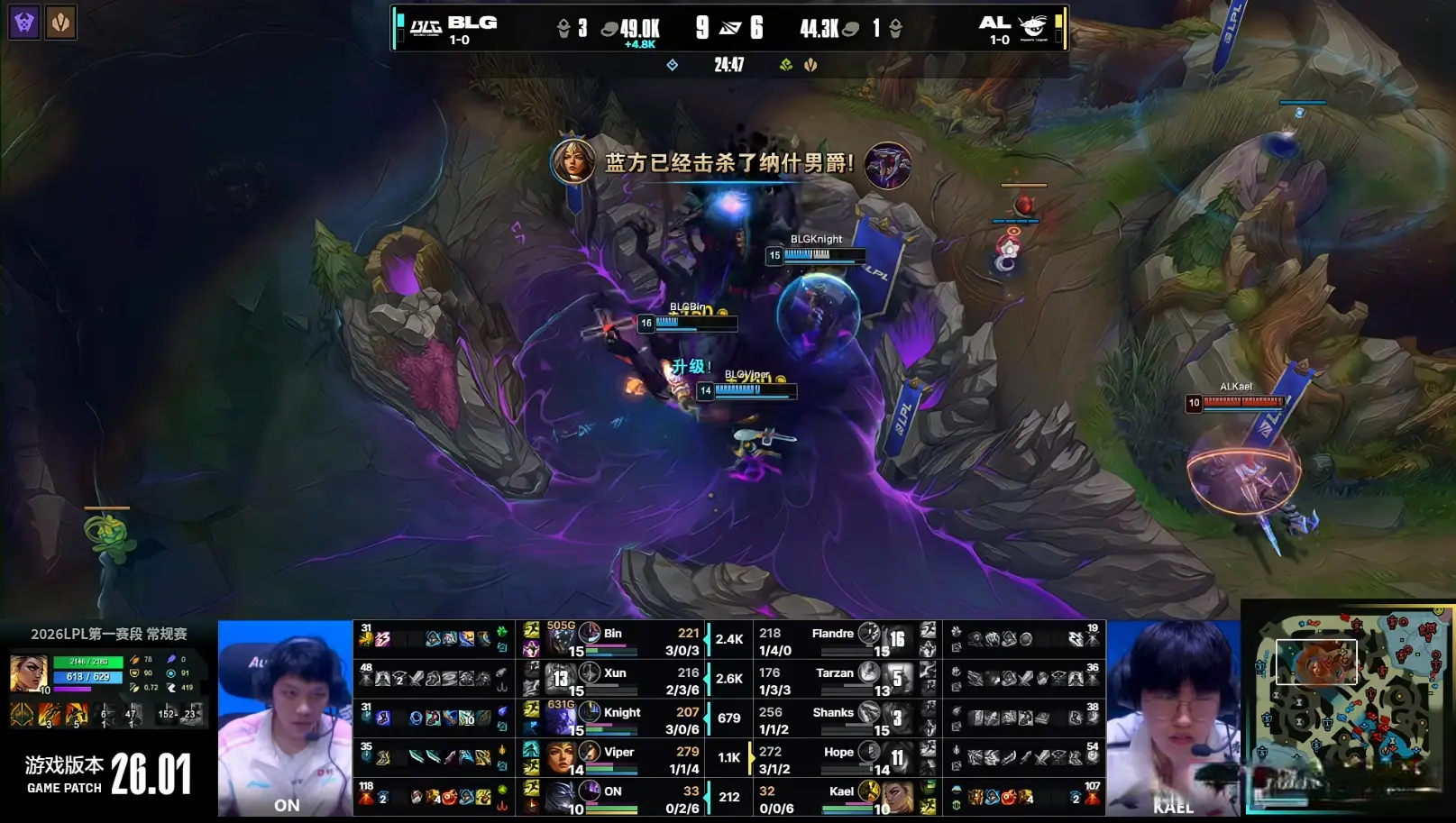Click the purple Voidgrub tracker icon top-left
Viewport: 1456px width, 823px height.
(23, 22)
